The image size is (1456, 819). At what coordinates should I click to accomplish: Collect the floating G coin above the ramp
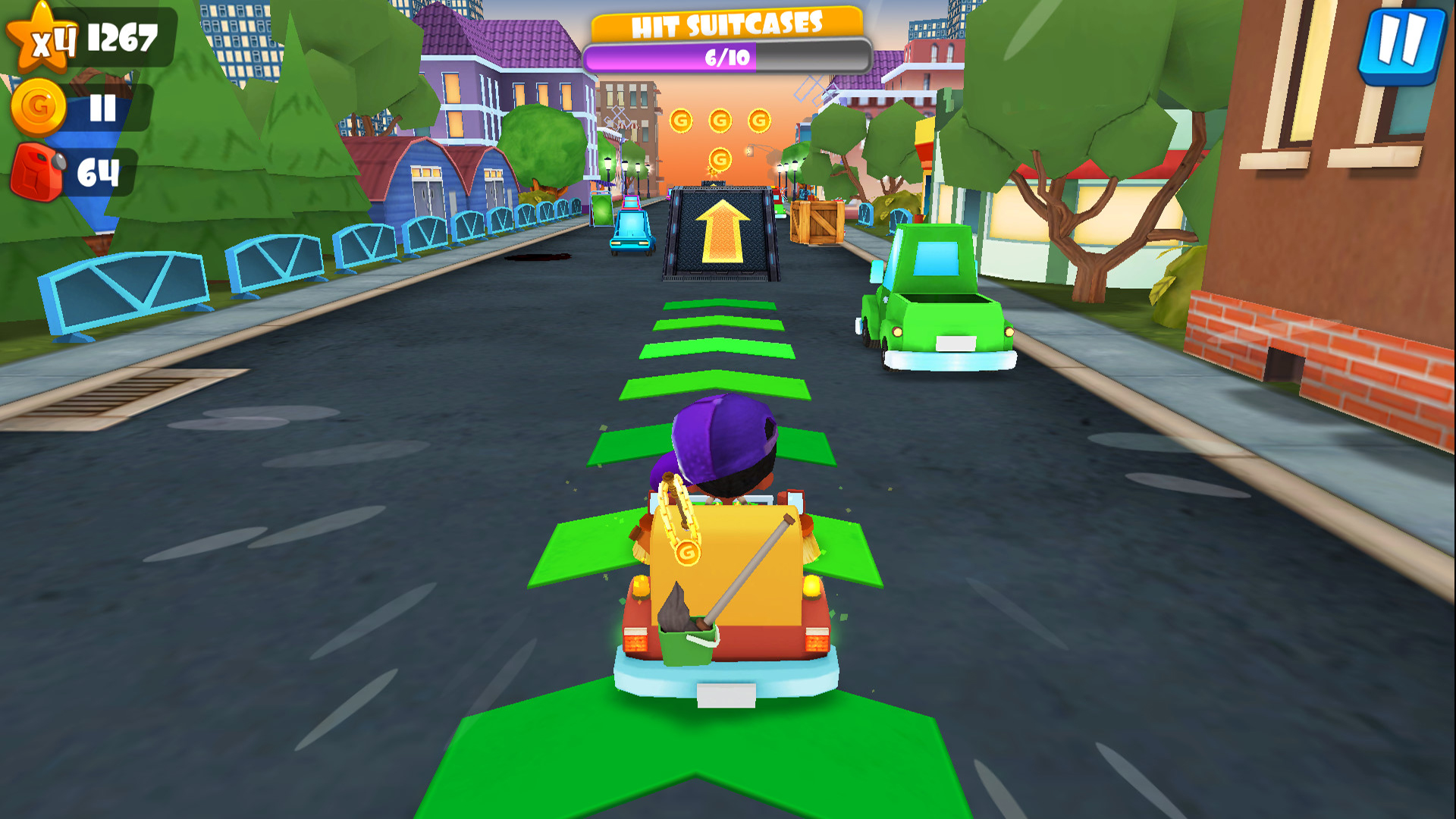719,159
